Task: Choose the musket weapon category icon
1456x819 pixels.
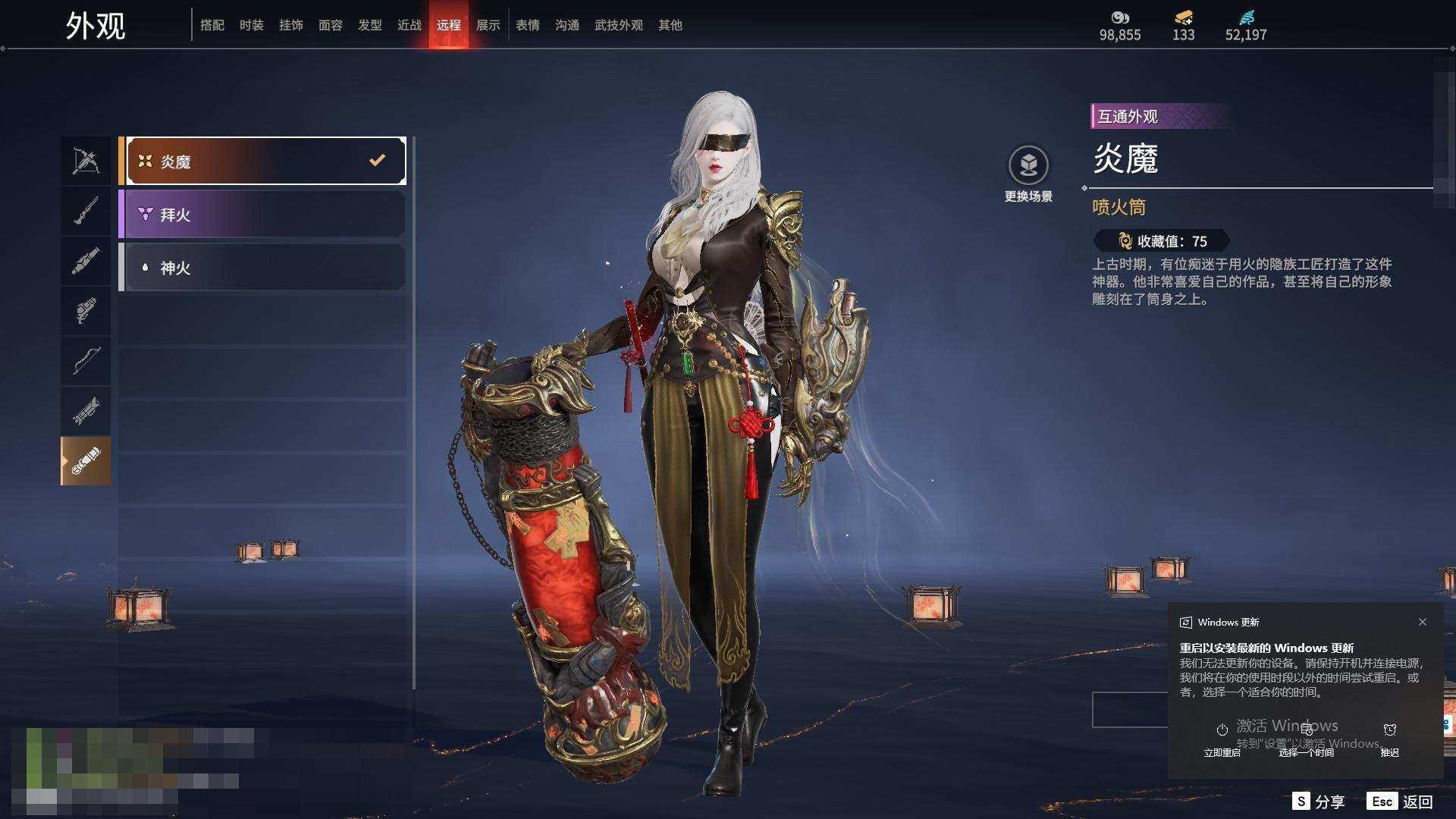Action: [86, 211]
